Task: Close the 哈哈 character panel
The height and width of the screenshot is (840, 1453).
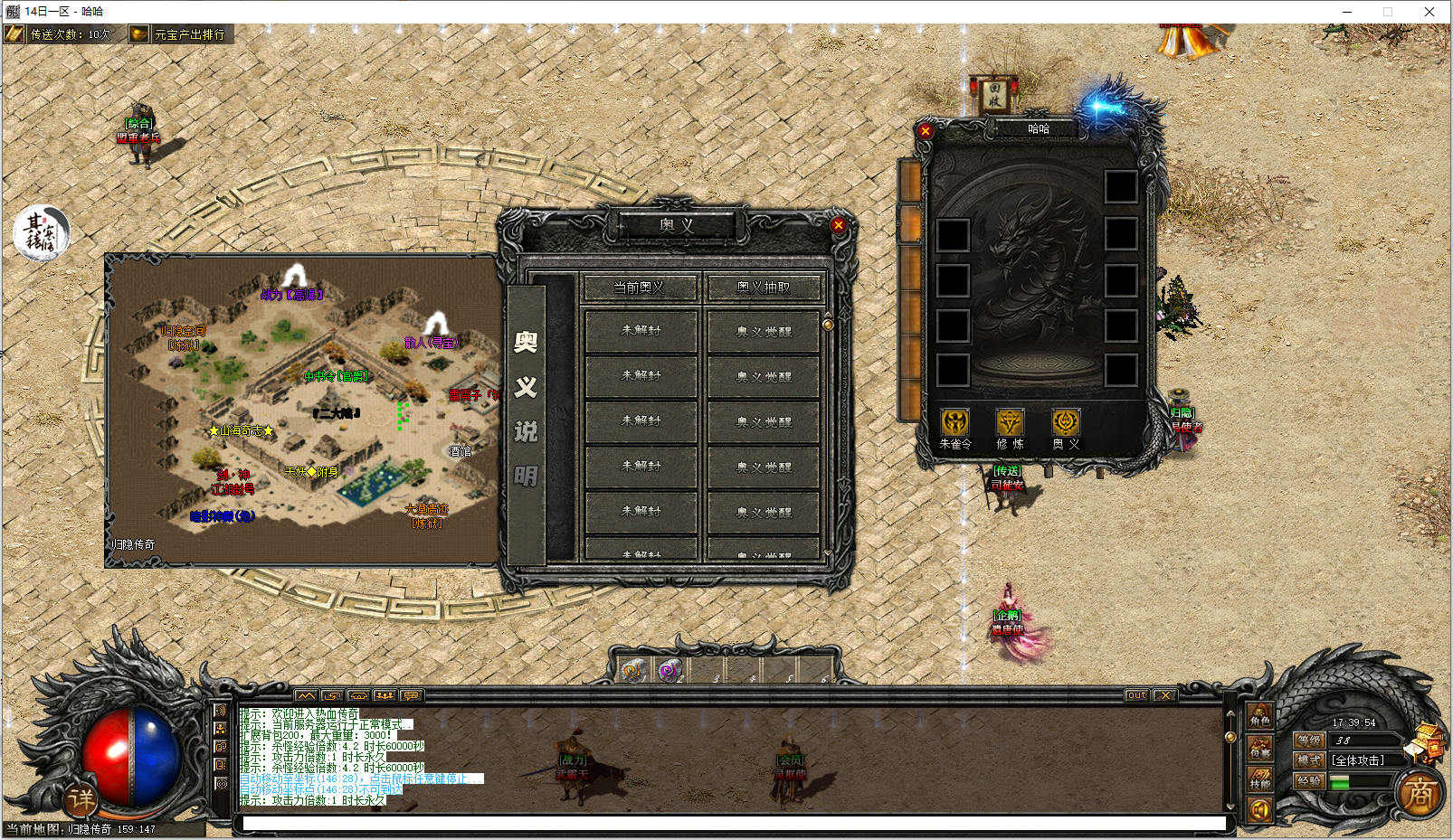Action: point(925,131)
